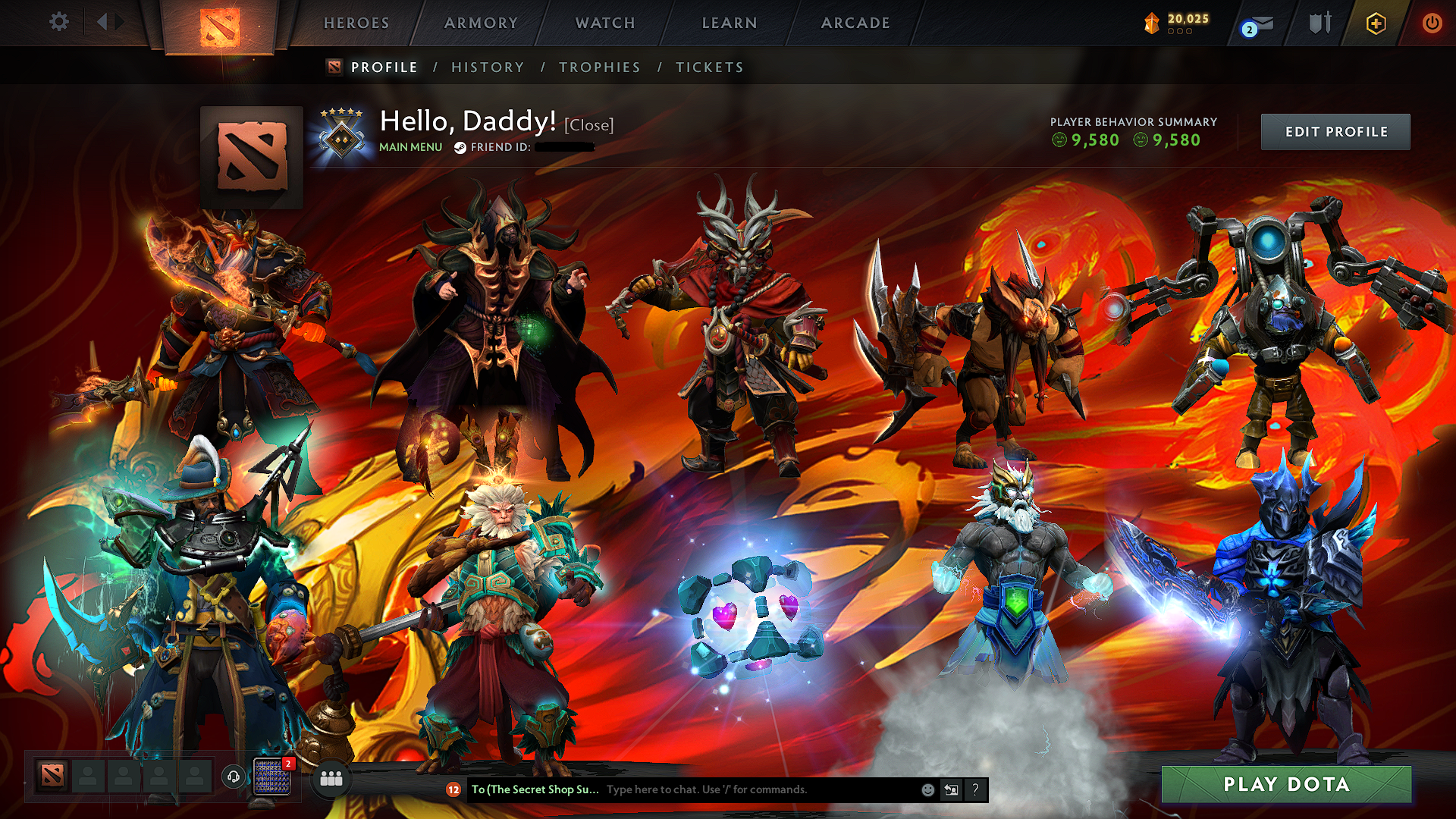
Task: Open the Armory section
Action: tap(481, 24)
